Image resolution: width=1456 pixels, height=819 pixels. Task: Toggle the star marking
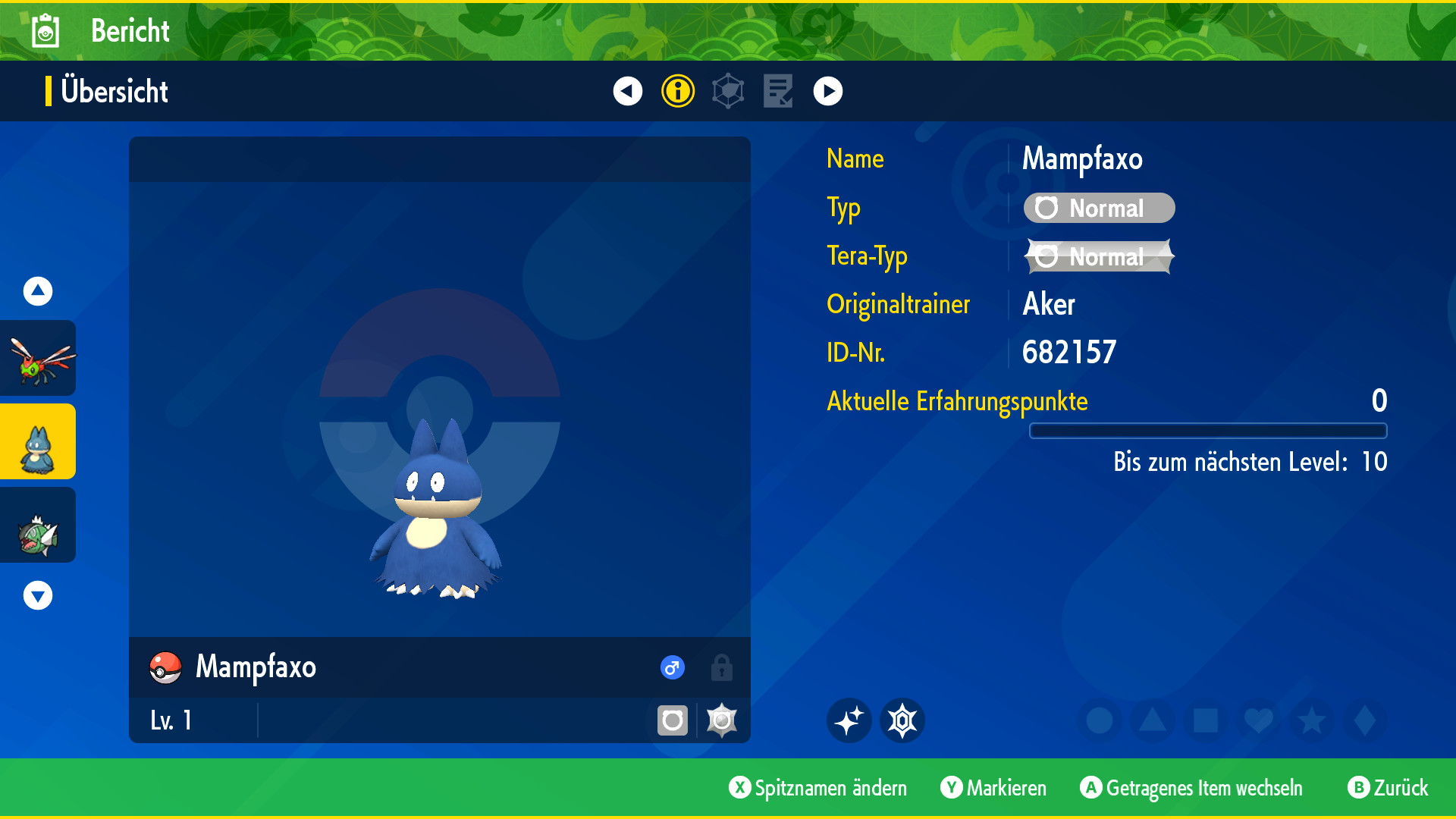(1311, 720)
